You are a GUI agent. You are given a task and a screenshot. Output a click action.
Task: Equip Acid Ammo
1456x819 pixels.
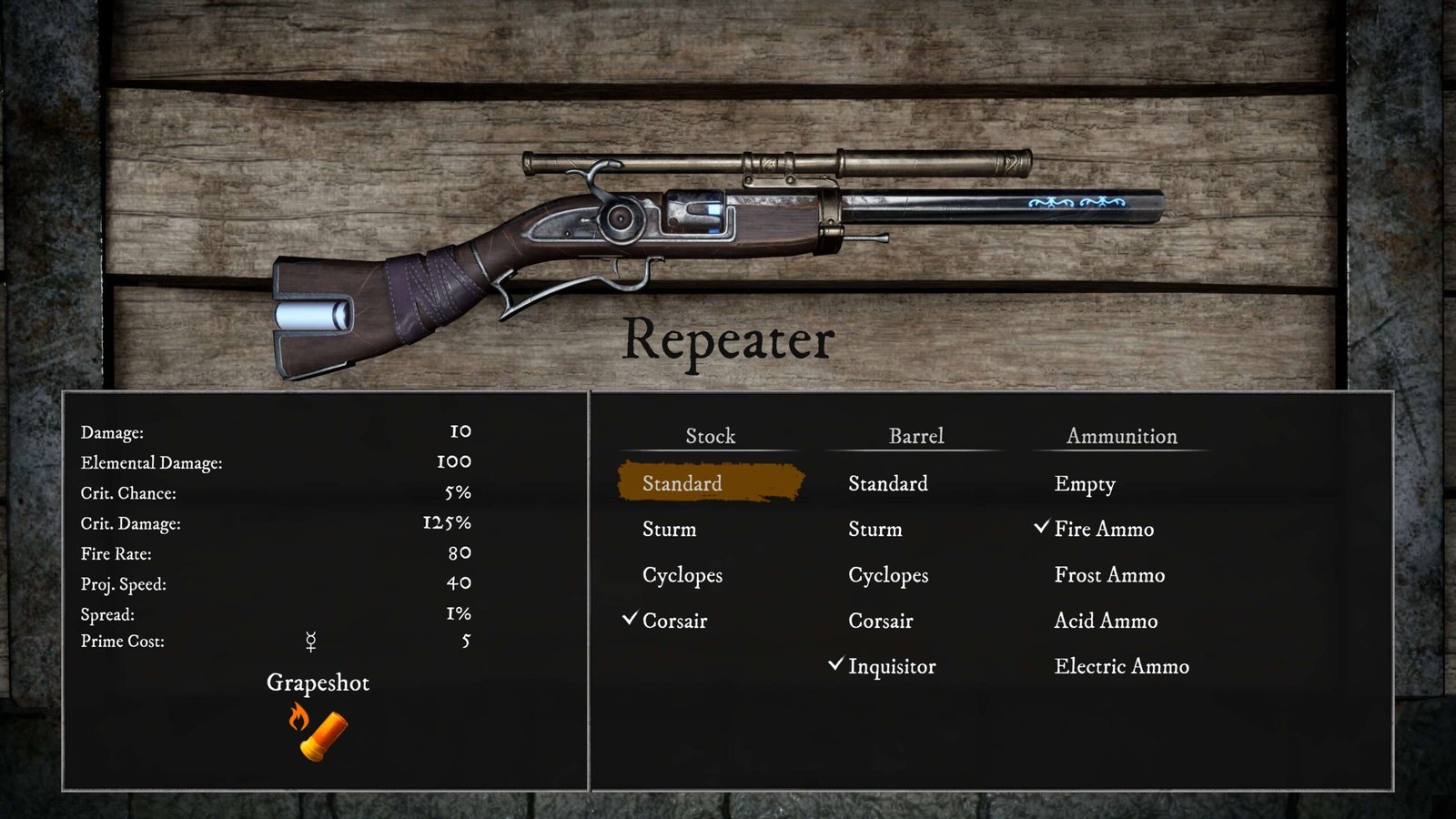point(1106,621)
